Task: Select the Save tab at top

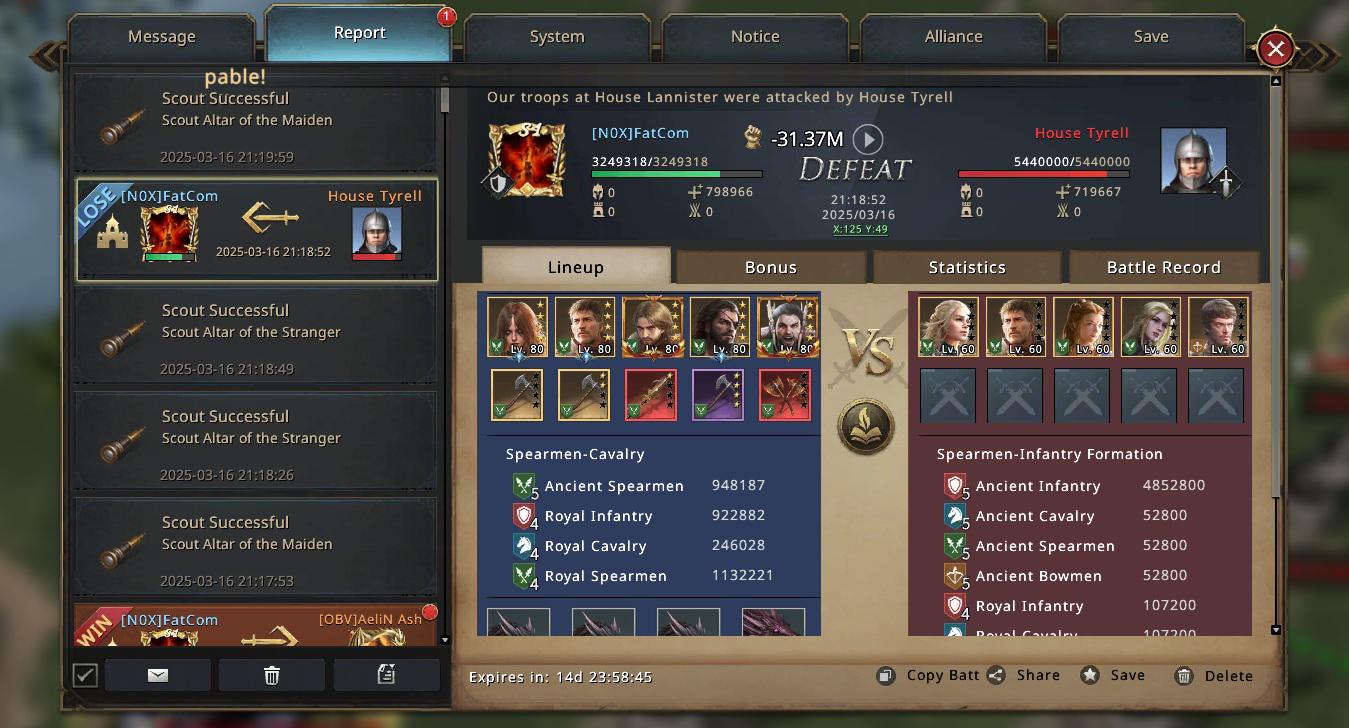Action: coord(1151,37)
